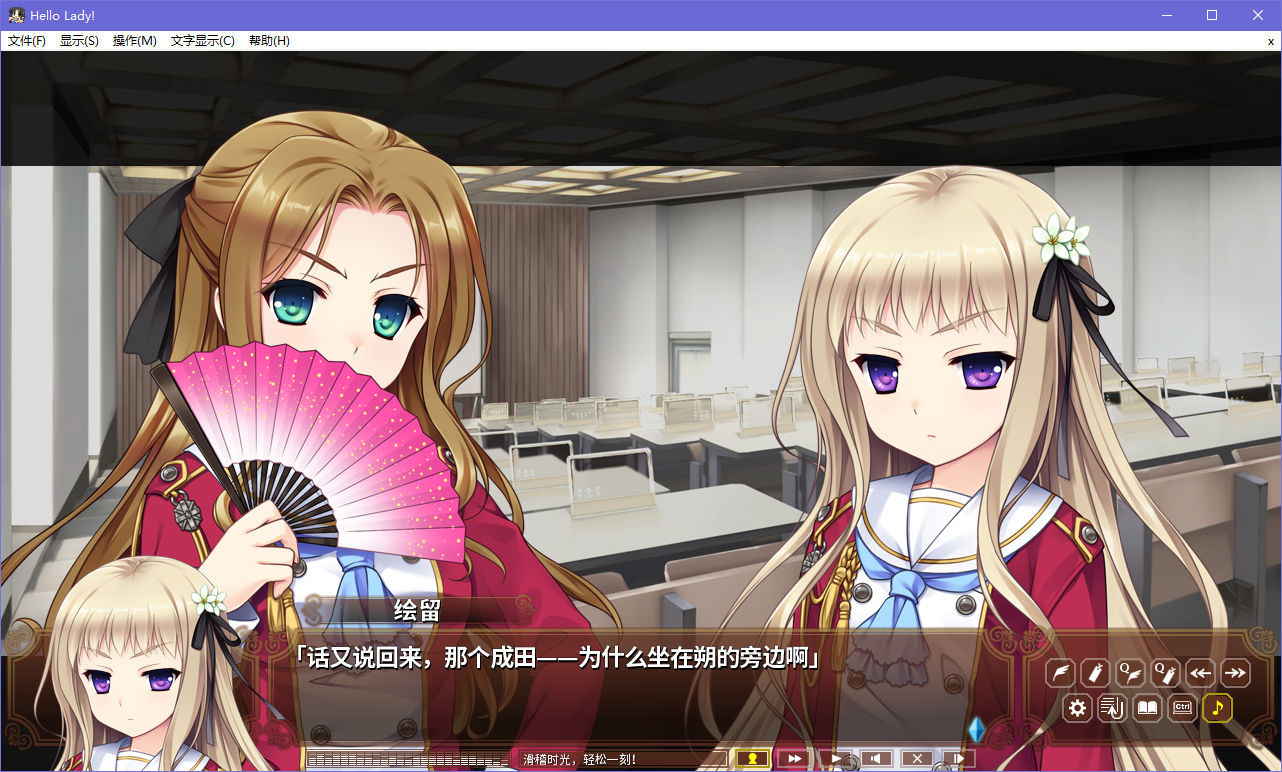Quick save with the Q feather icon
Image resolution: width=1282 pixels, height=772 pixels.
tap(1130, 673)
